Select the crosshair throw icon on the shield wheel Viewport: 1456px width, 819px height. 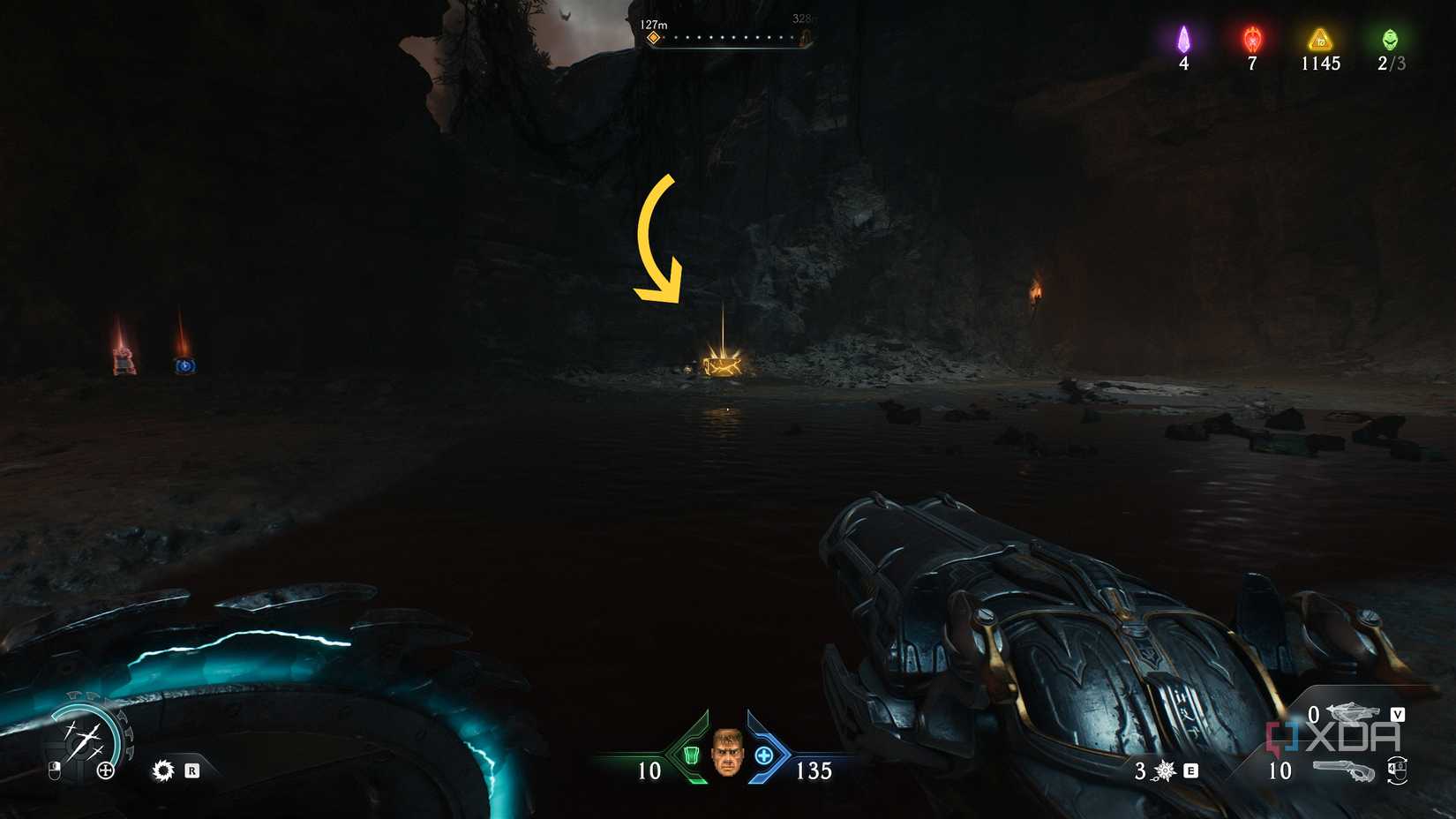click(105, 770)
